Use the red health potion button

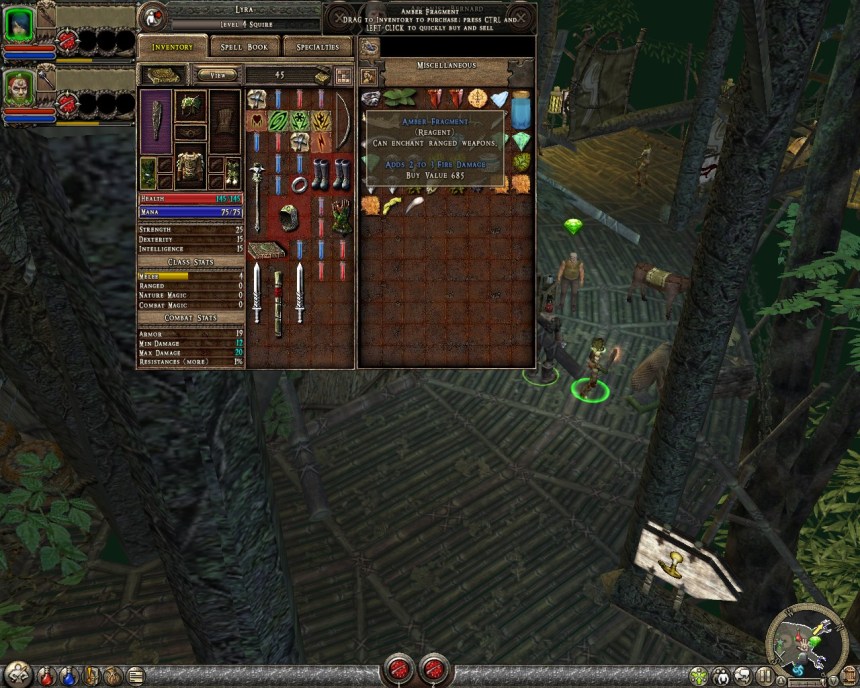click(45, 676)
